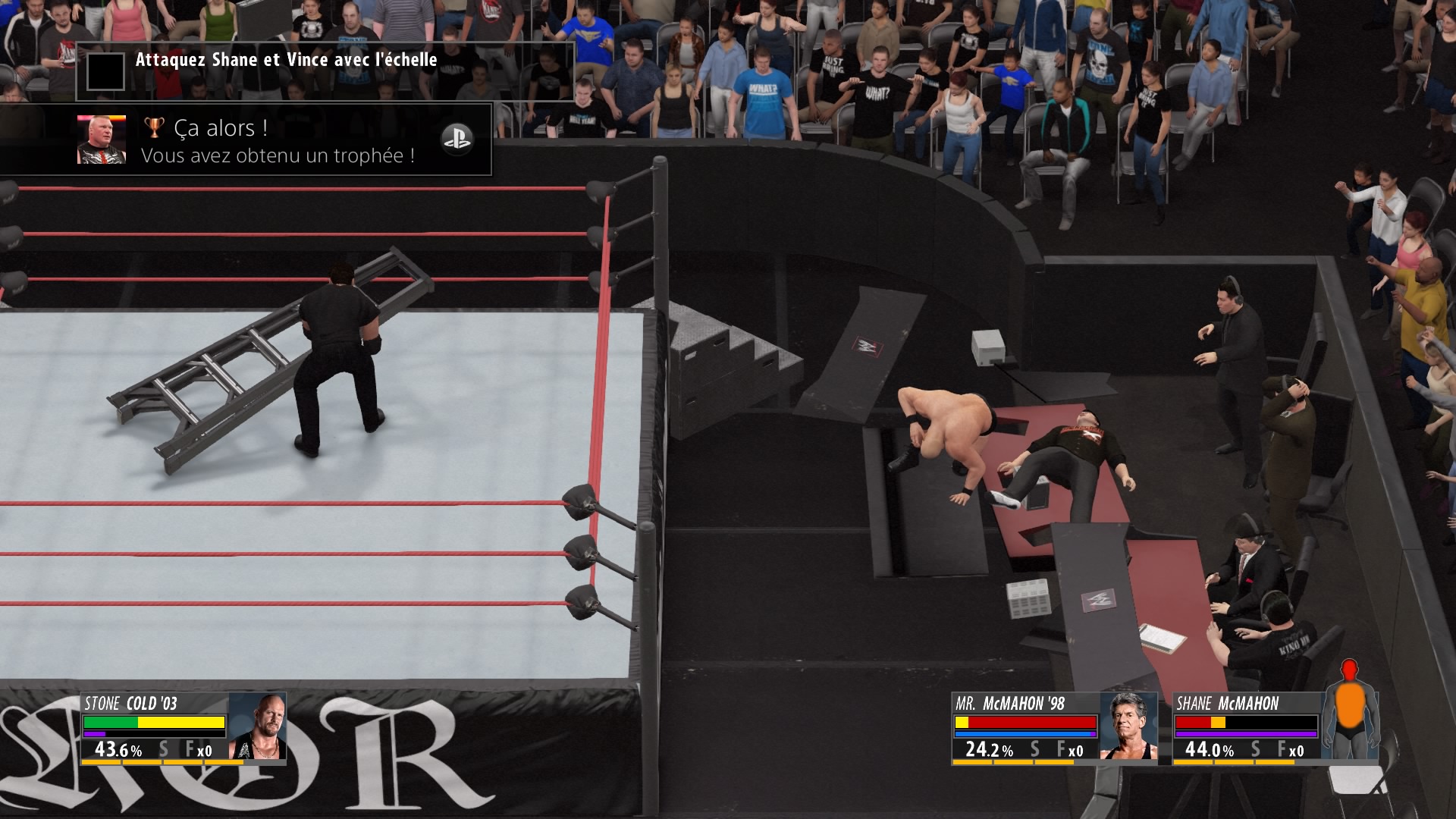Select the Stone Cold '03 portrait
The image size is (1456, 819).
pyautogui.click(x=257, y=727)
